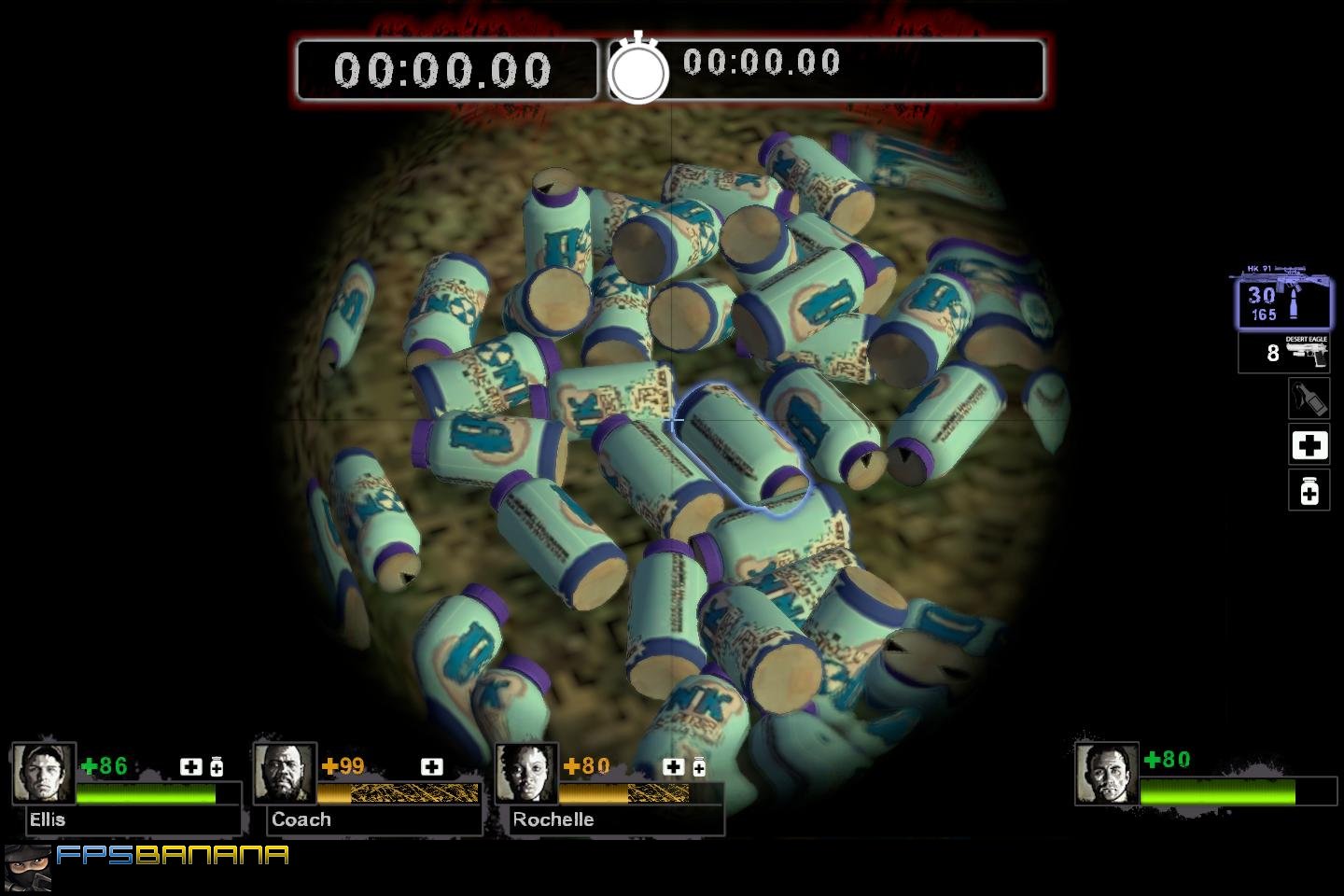Click Coach's medkit icon above his health bar

click(x=431, y=766)
